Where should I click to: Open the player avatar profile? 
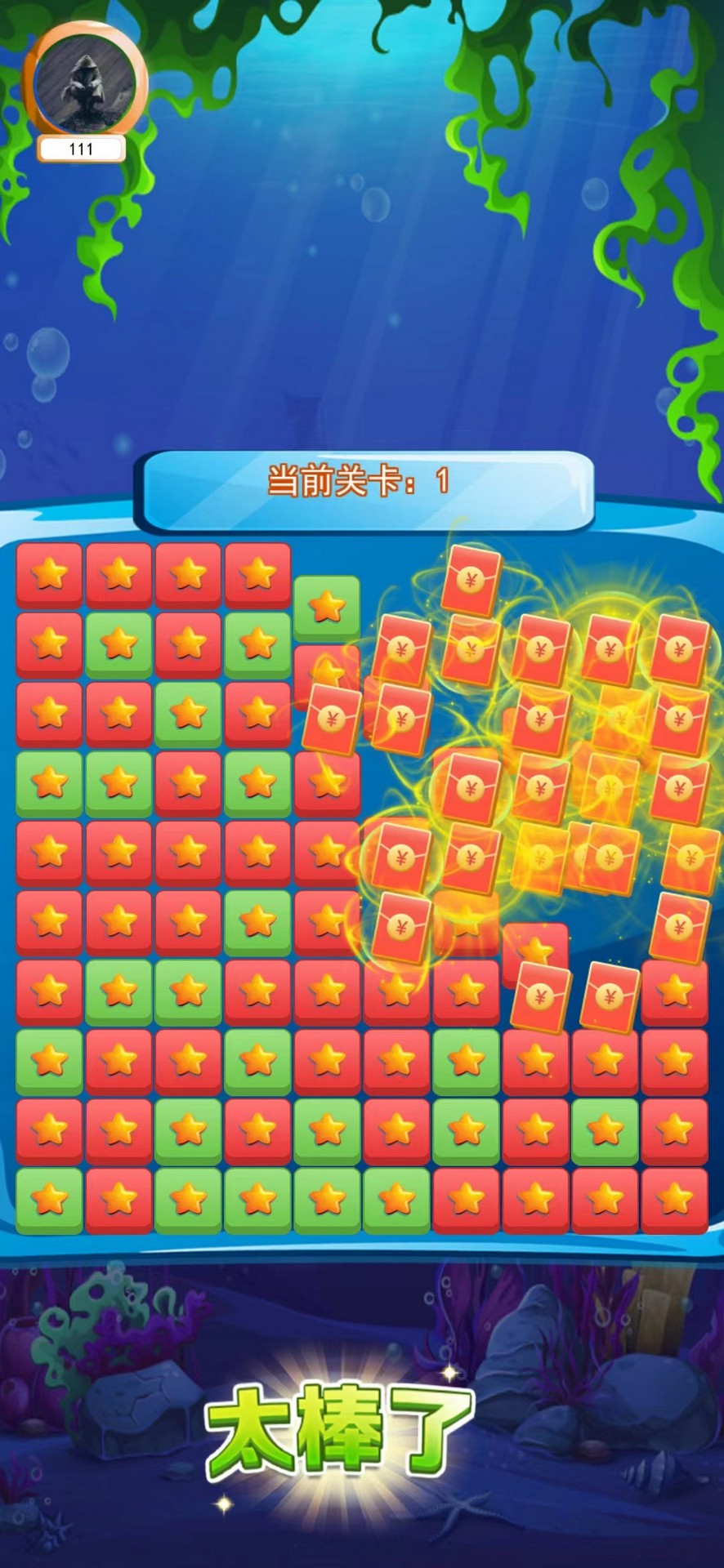(x=85, y=82)
